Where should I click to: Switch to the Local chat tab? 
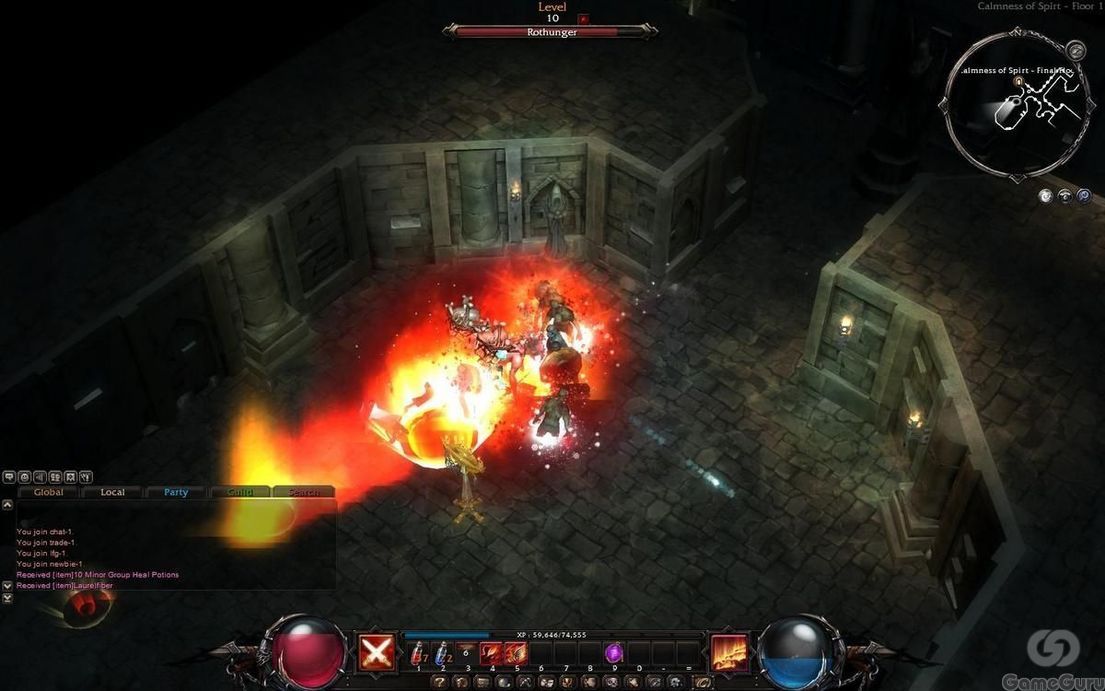(112, 492)
